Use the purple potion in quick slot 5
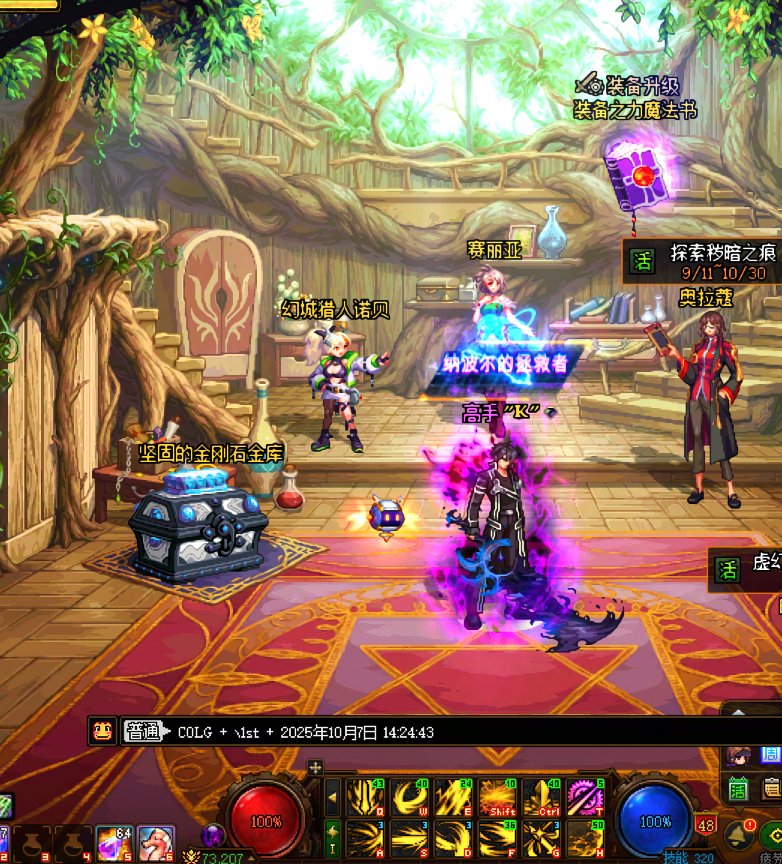The height and width of the screenshot is (864, 782). 114,843
